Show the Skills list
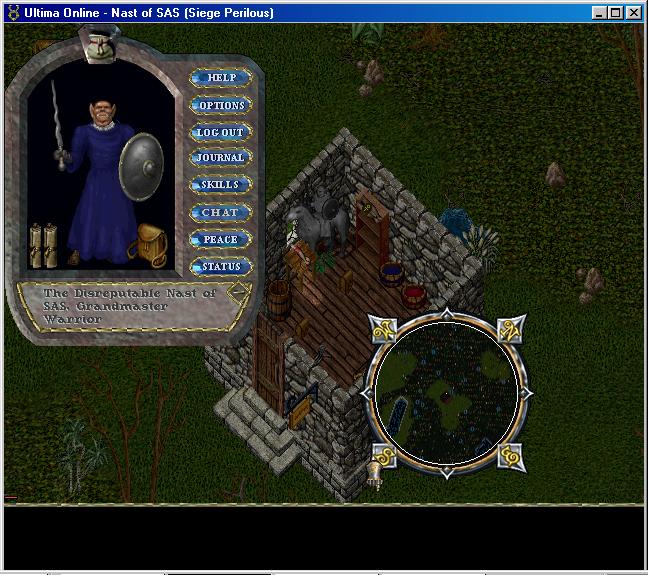This screenshot has width=648, height=575. (221, 185)
